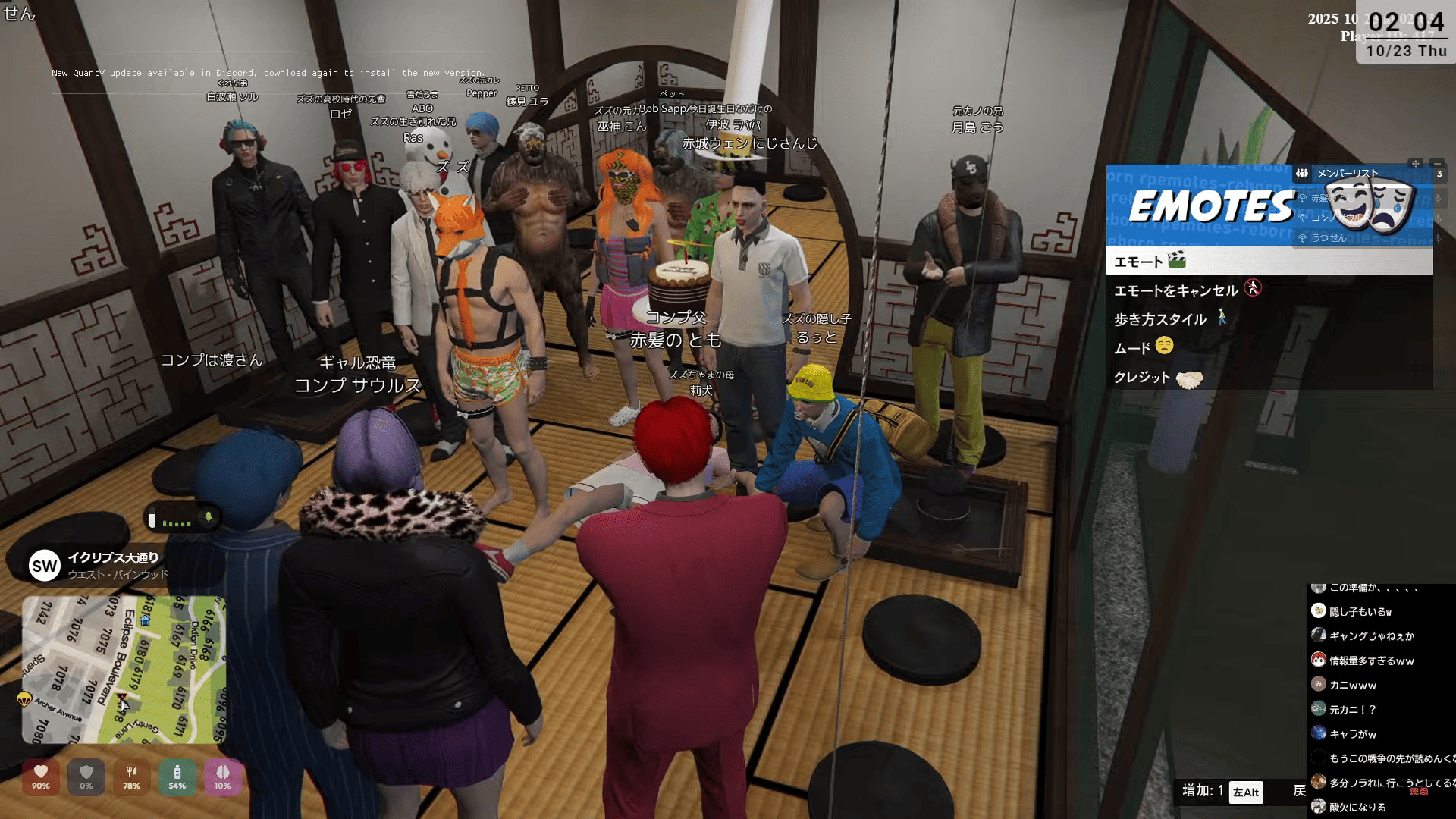Viewport: 1456px width, 819px height.
Task: Choose the ムード mood option
Action: [1133, 348]
